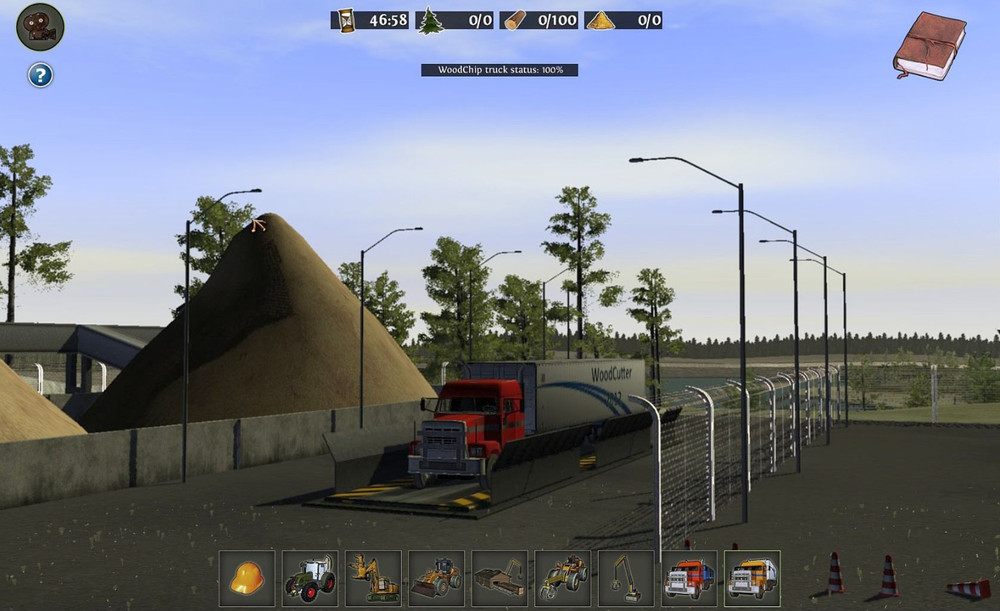This screenshot has width=1000, height=611.
Task: Select the yellow grapple crane arm
Action: (x=625, y=578)
